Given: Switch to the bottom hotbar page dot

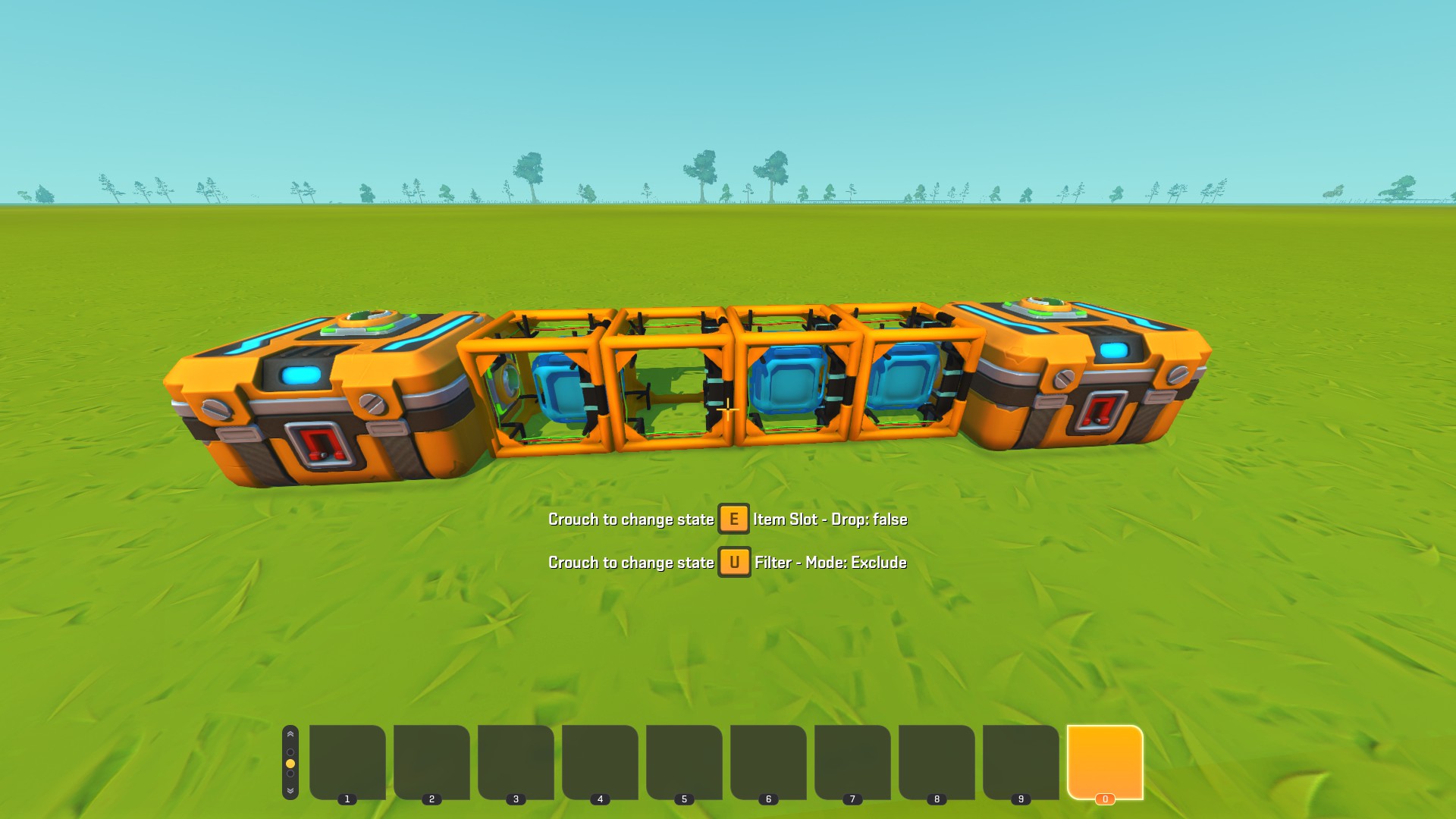Looking at the screenshot, I should (290, 774).
